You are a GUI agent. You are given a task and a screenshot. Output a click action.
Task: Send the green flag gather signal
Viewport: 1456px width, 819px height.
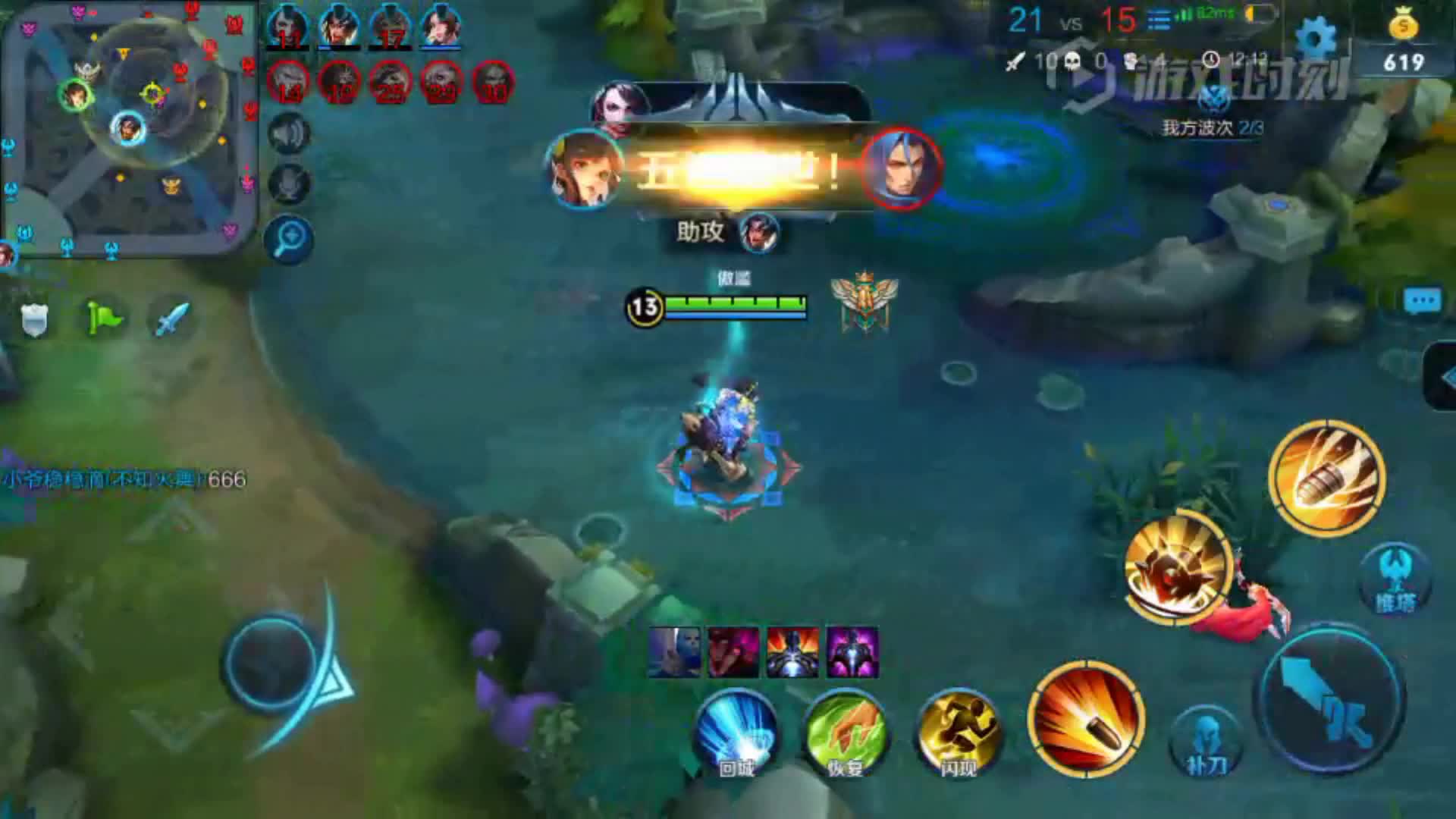103,318
